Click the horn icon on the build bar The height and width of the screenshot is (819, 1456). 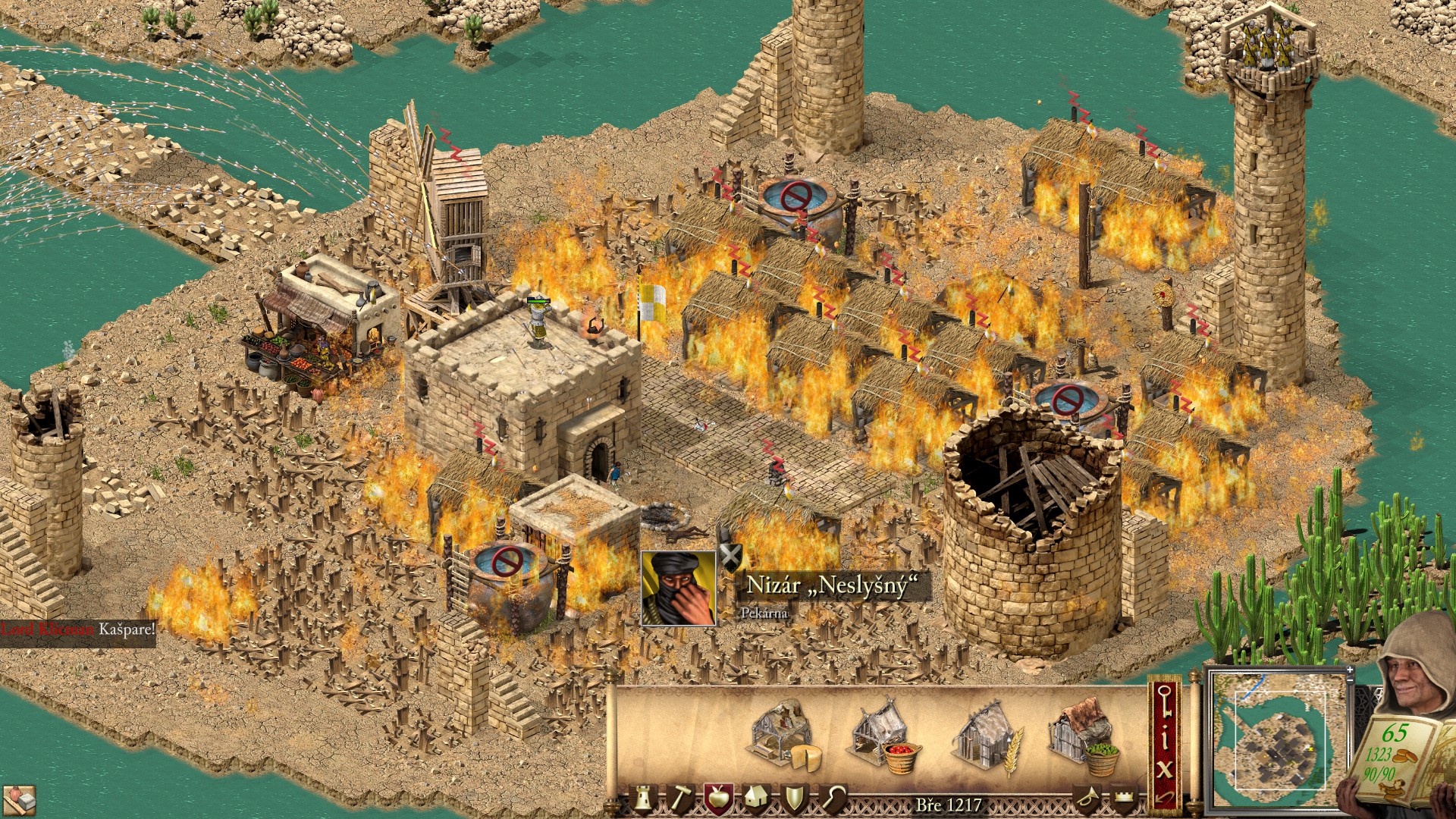pos(1086,799)
